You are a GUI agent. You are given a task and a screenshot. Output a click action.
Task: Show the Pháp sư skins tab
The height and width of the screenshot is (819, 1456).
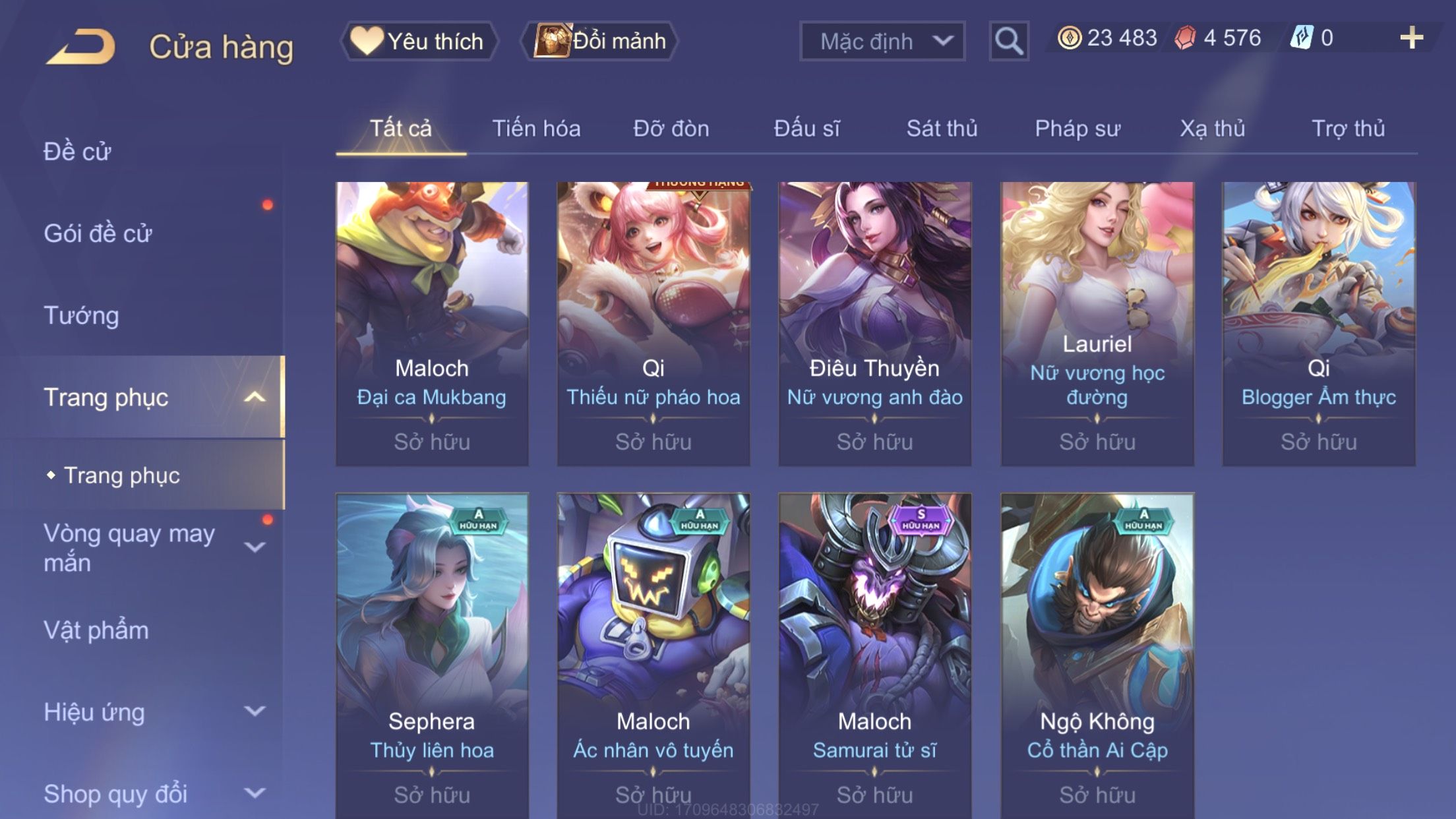1077,129
